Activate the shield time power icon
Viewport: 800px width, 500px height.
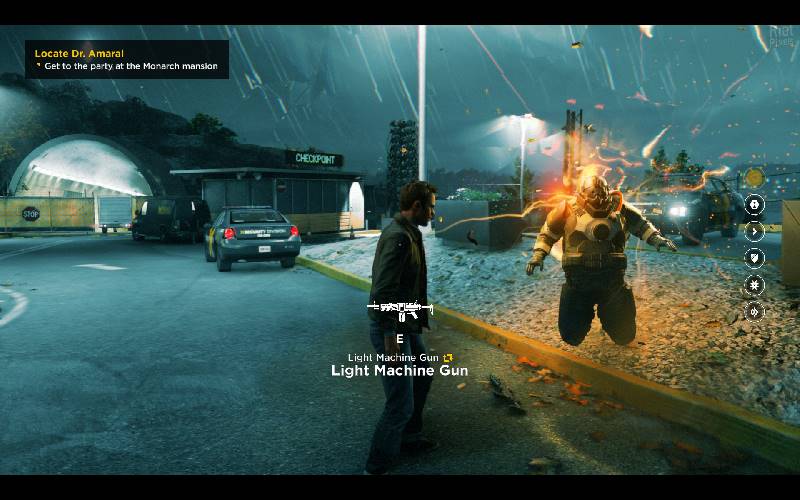coord(756,258)
